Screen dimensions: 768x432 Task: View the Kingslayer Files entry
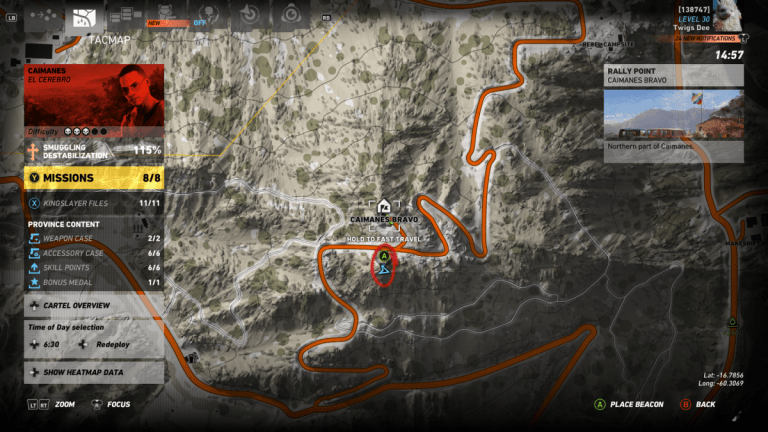(x=94, y=203)
